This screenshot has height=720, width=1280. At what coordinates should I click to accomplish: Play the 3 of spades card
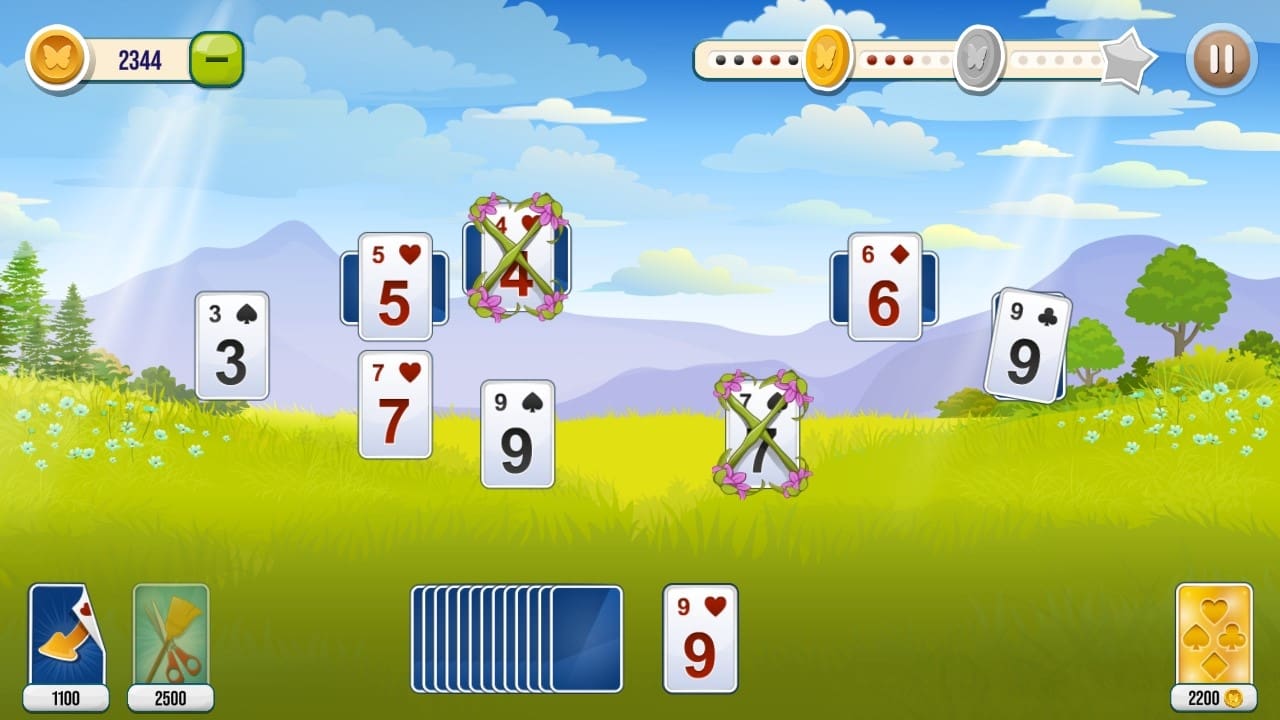[233, 345]
